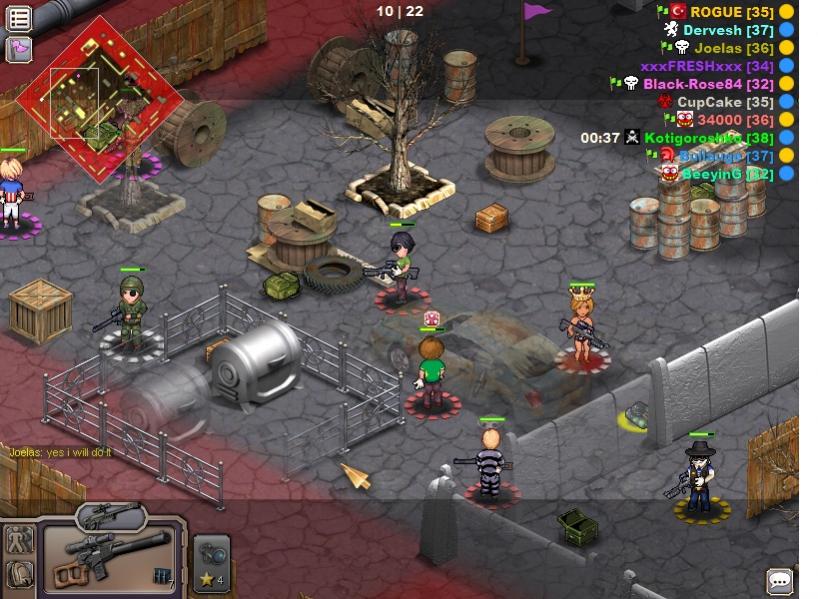Open the chat speech bubble
This screenshot has height=599, width=818.
[x=780, y=581]
